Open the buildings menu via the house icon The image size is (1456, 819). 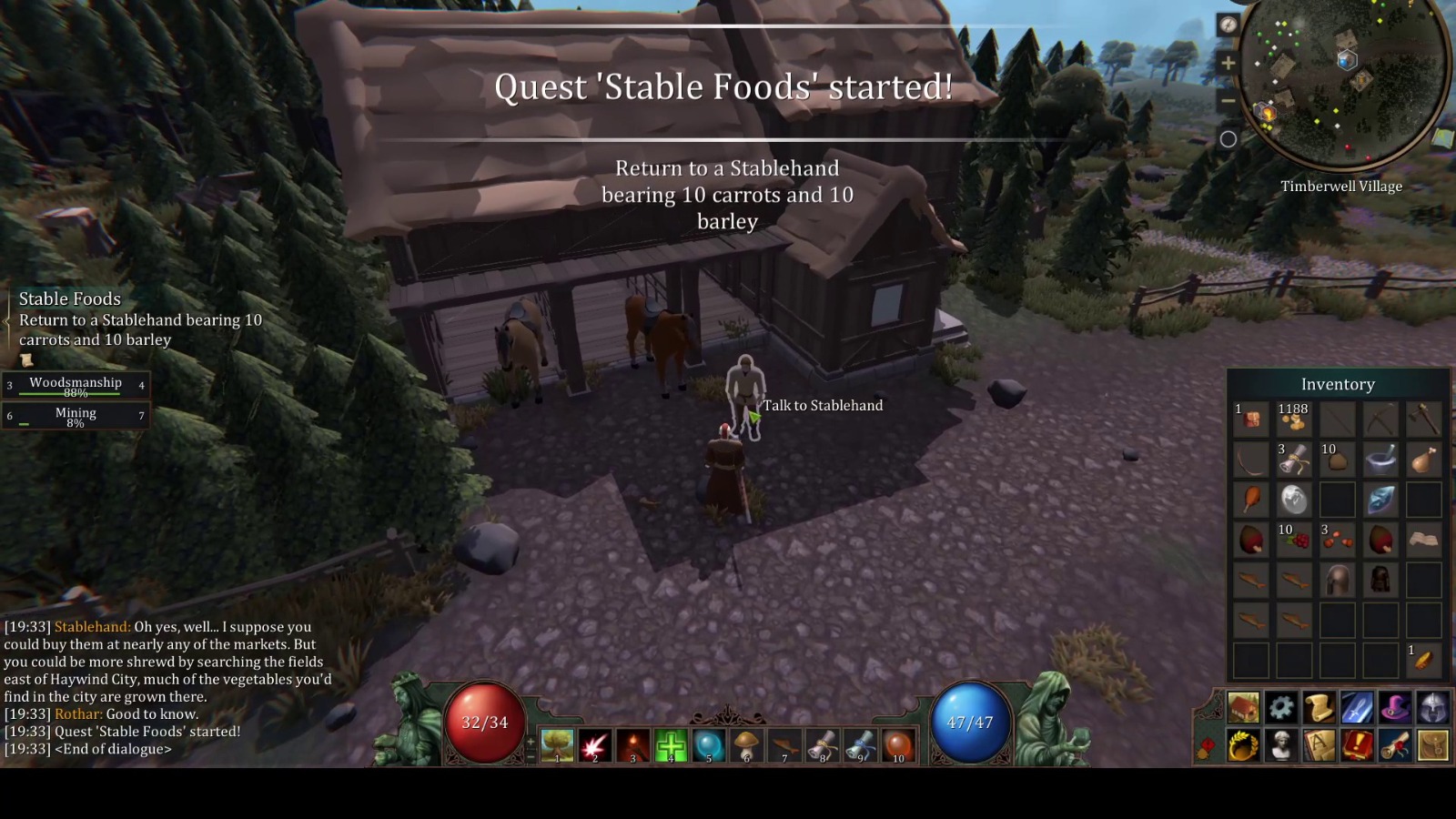tap(1244, 706)
